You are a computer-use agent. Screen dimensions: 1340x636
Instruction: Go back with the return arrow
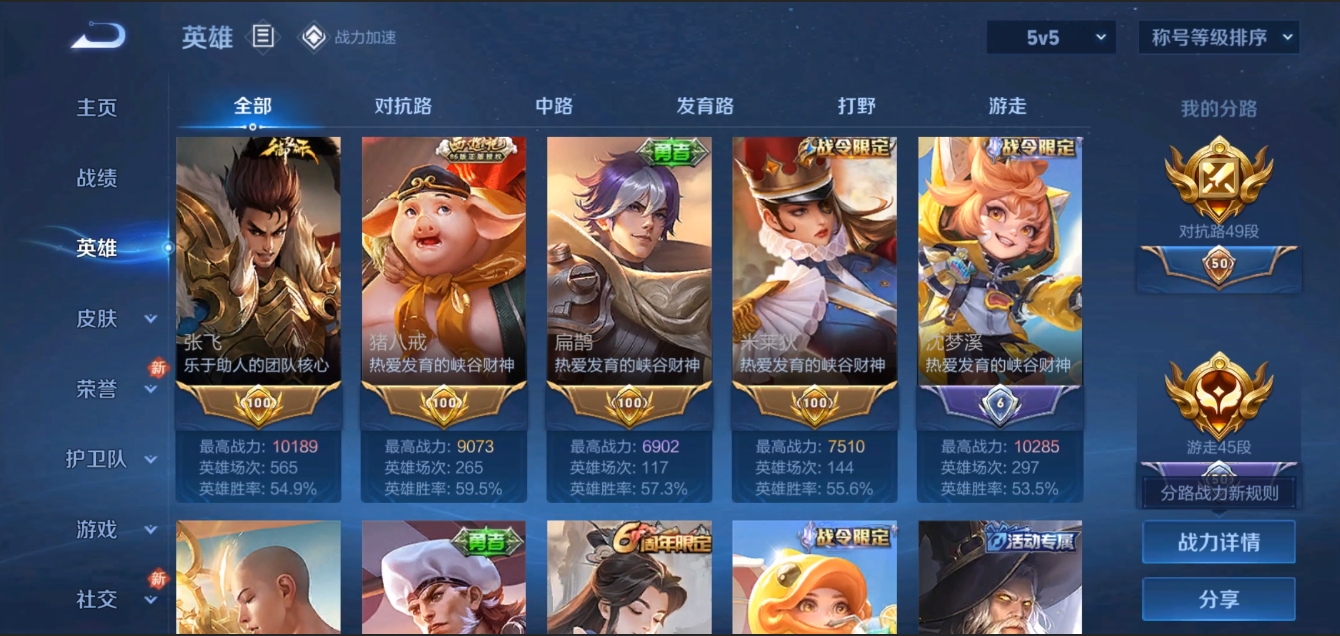(x=98, y=37)
